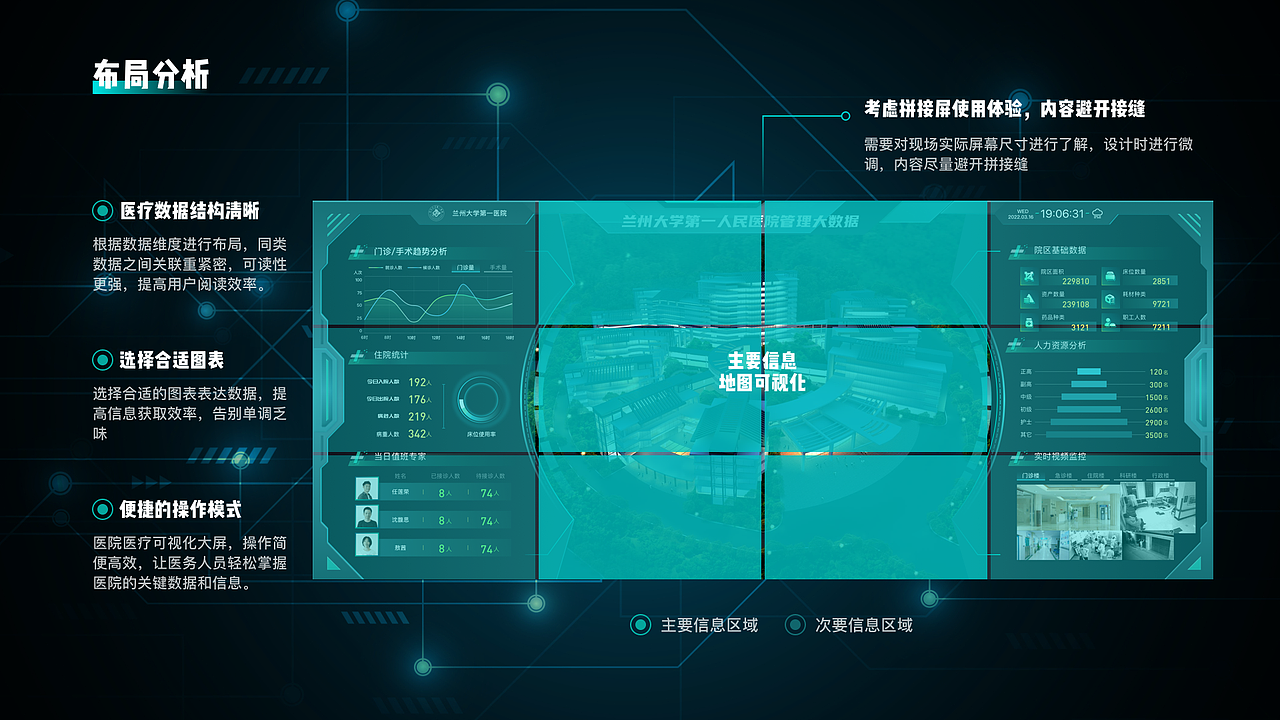Viewport: 1280px width, 720px height.
Task: Expand the 人力资源分析 panel header
Action: [x=1061, y=346]
